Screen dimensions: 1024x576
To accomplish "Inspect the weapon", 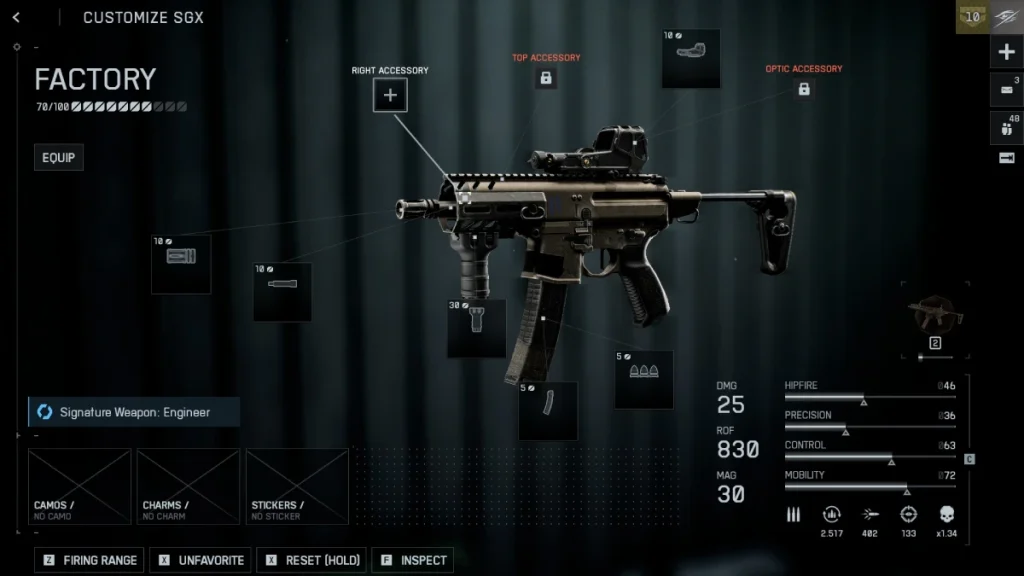I will point(413,560).
